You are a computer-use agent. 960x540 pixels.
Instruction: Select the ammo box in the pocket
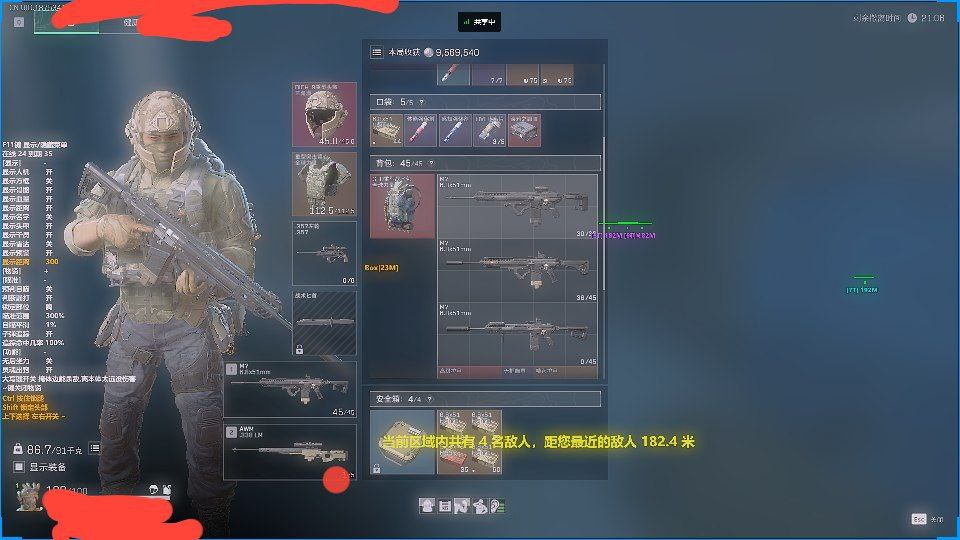coord(387,130)
